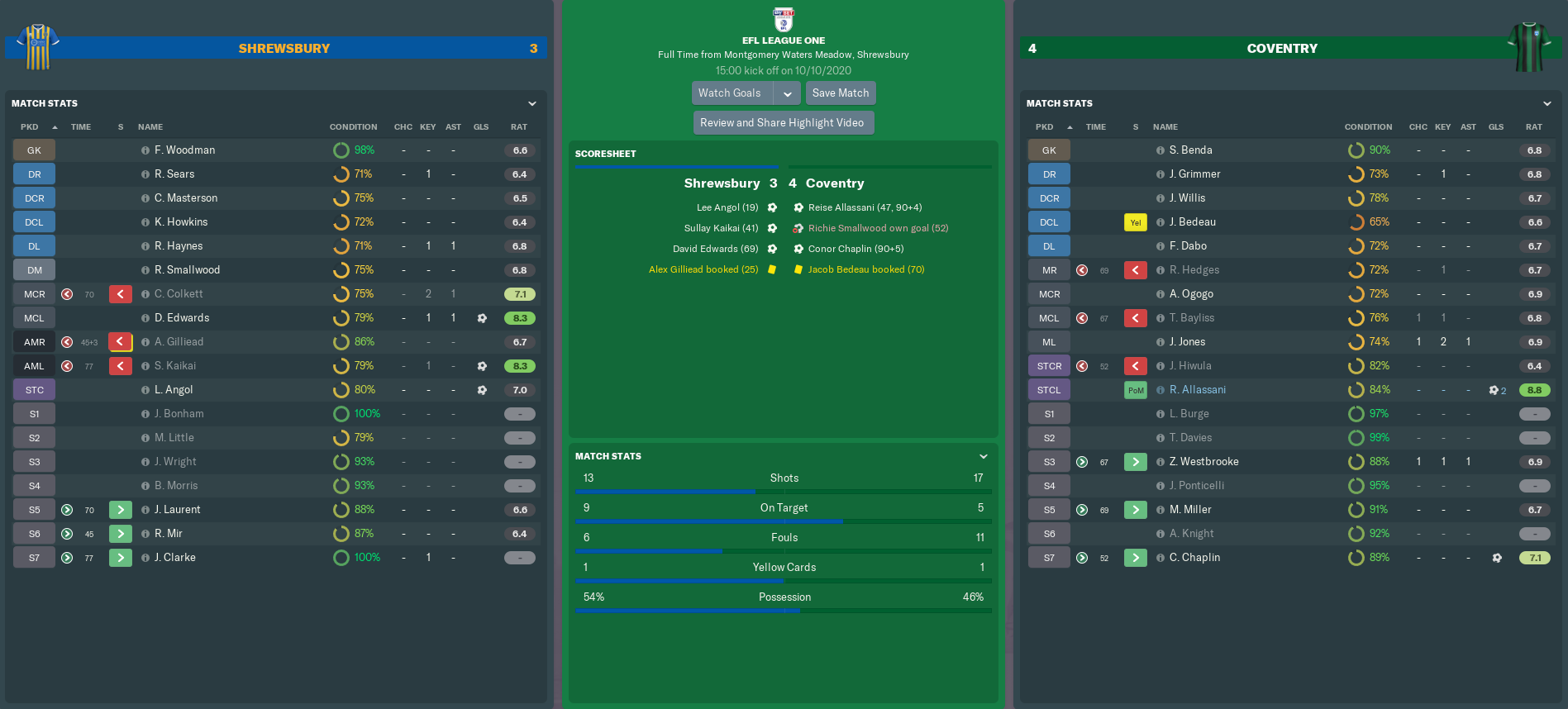Collapse the centre Match Stats panel
The height and width of the screenshot is (709, 1568).
[984, 456]
